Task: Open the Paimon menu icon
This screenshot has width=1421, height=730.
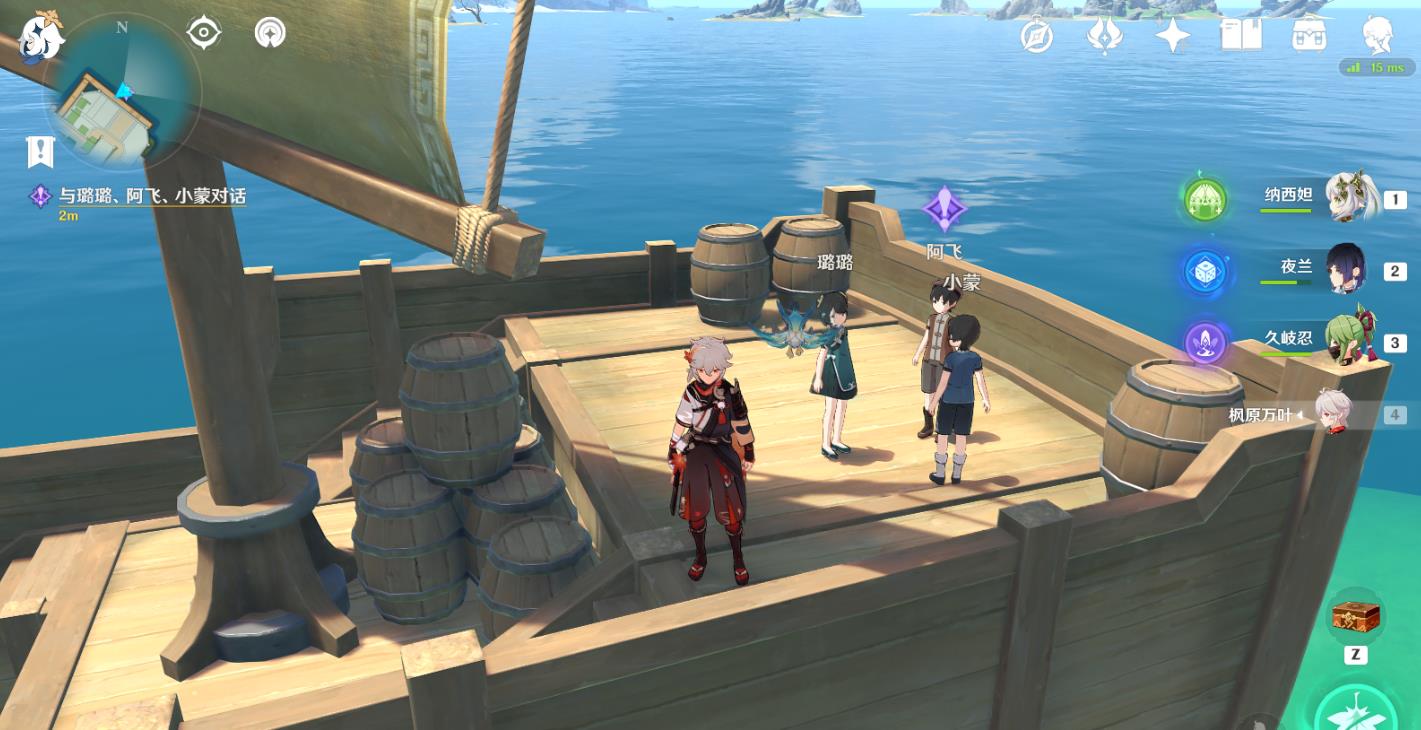Action: point(42,36)
